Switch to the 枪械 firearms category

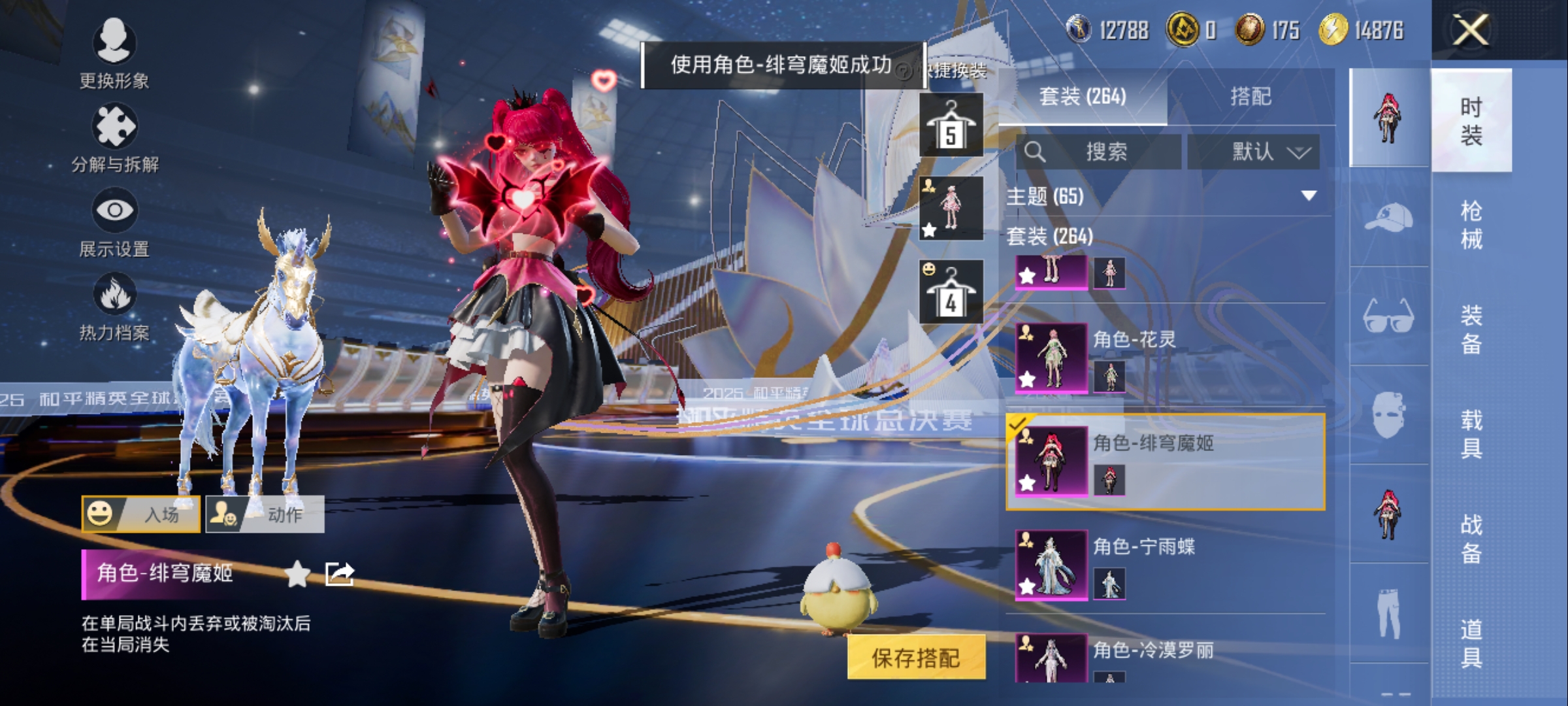pos(1471,225)
